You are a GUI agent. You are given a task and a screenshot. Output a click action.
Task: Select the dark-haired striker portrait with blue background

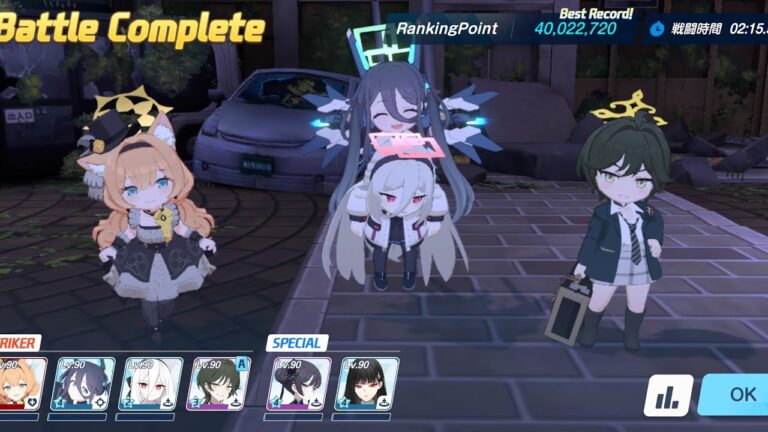(x=84, y=384)
